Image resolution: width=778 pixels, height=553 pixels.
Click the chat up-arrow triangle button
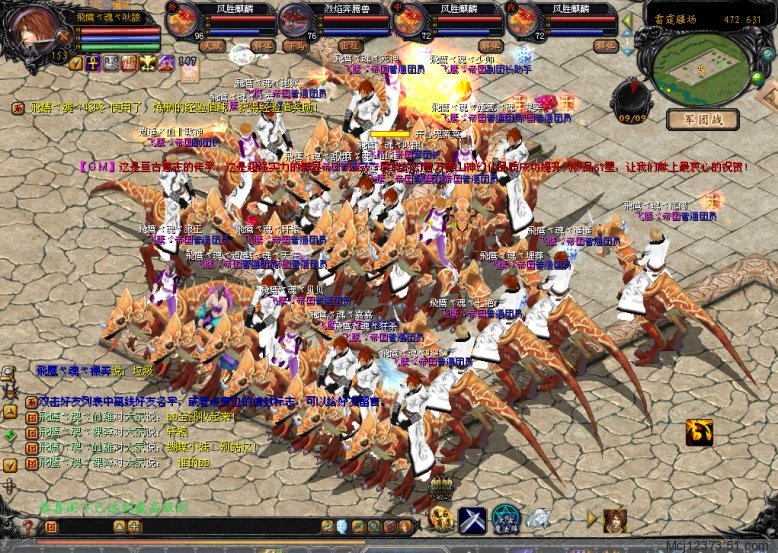tap(117, 526)
